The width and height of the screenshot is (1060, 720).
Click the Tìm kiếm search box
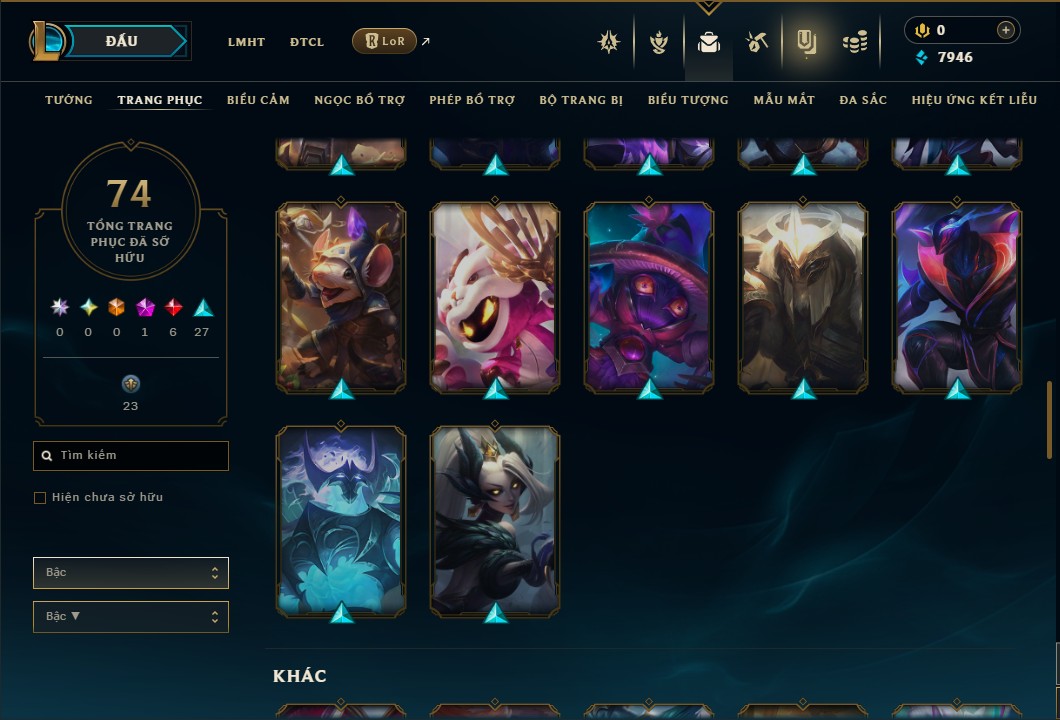(x=131, y=456)
